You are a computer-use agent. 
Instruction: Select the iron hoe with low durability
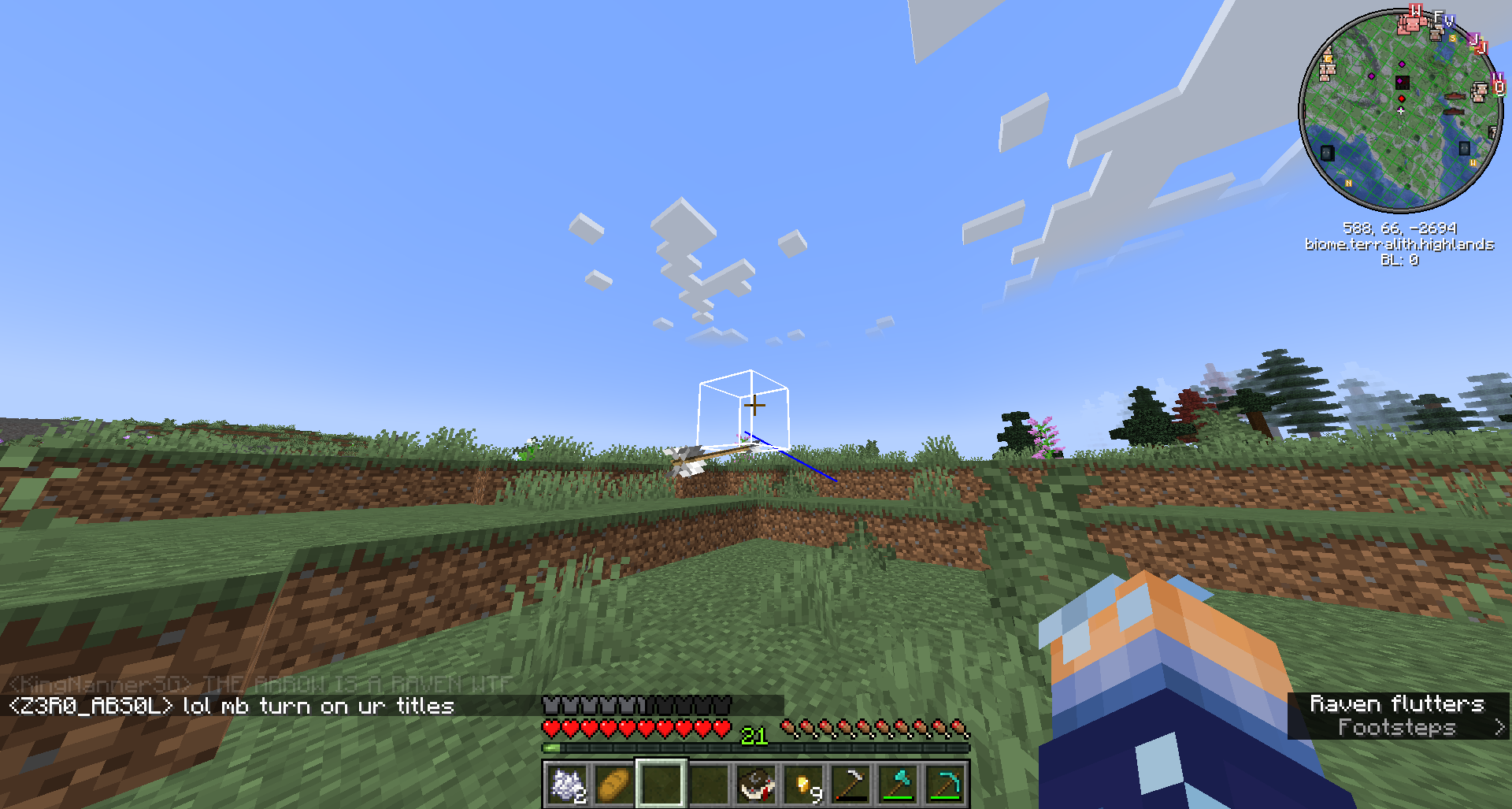pos(850,783)
